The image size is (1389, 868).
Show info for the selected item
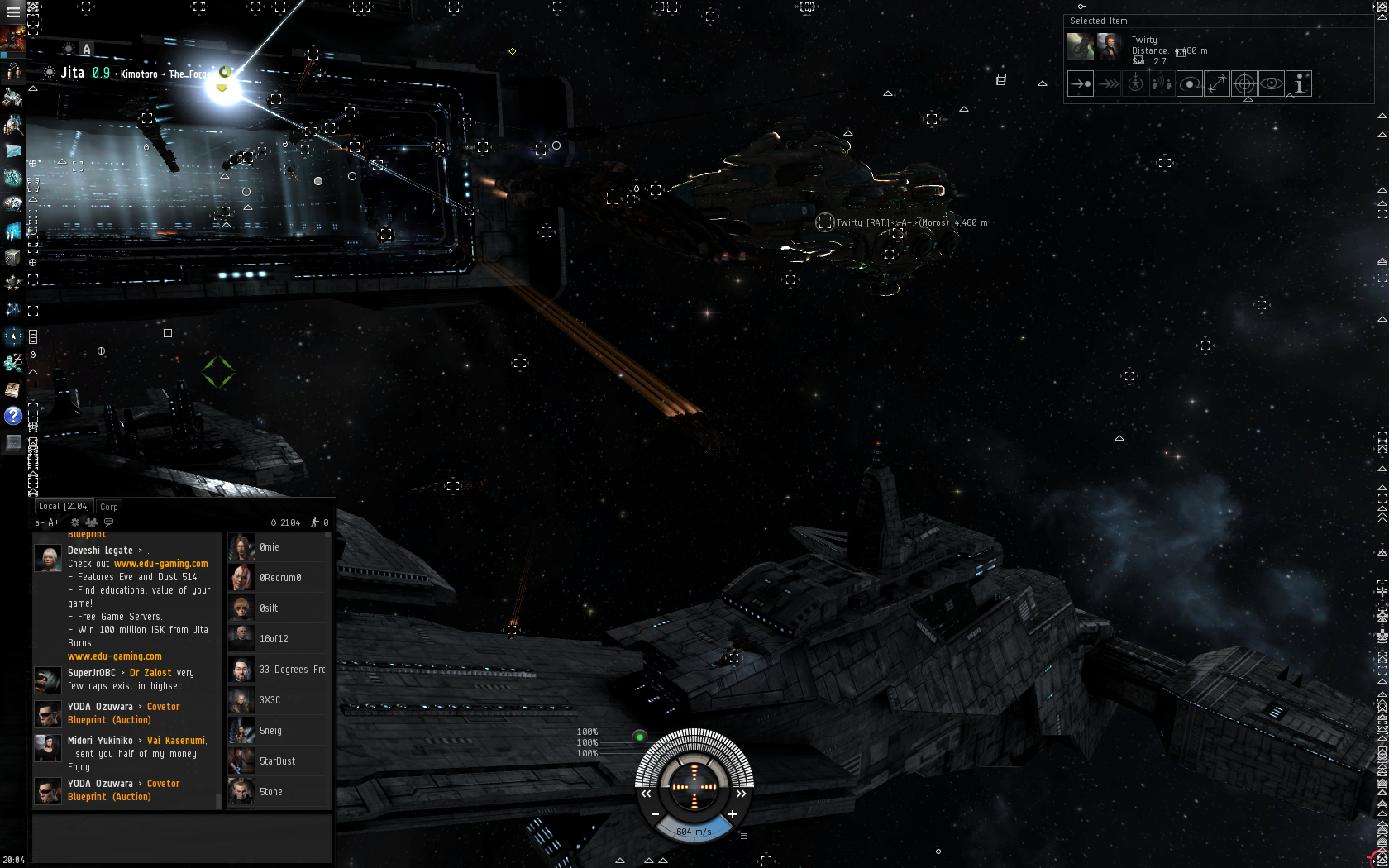pos(1299,83)
